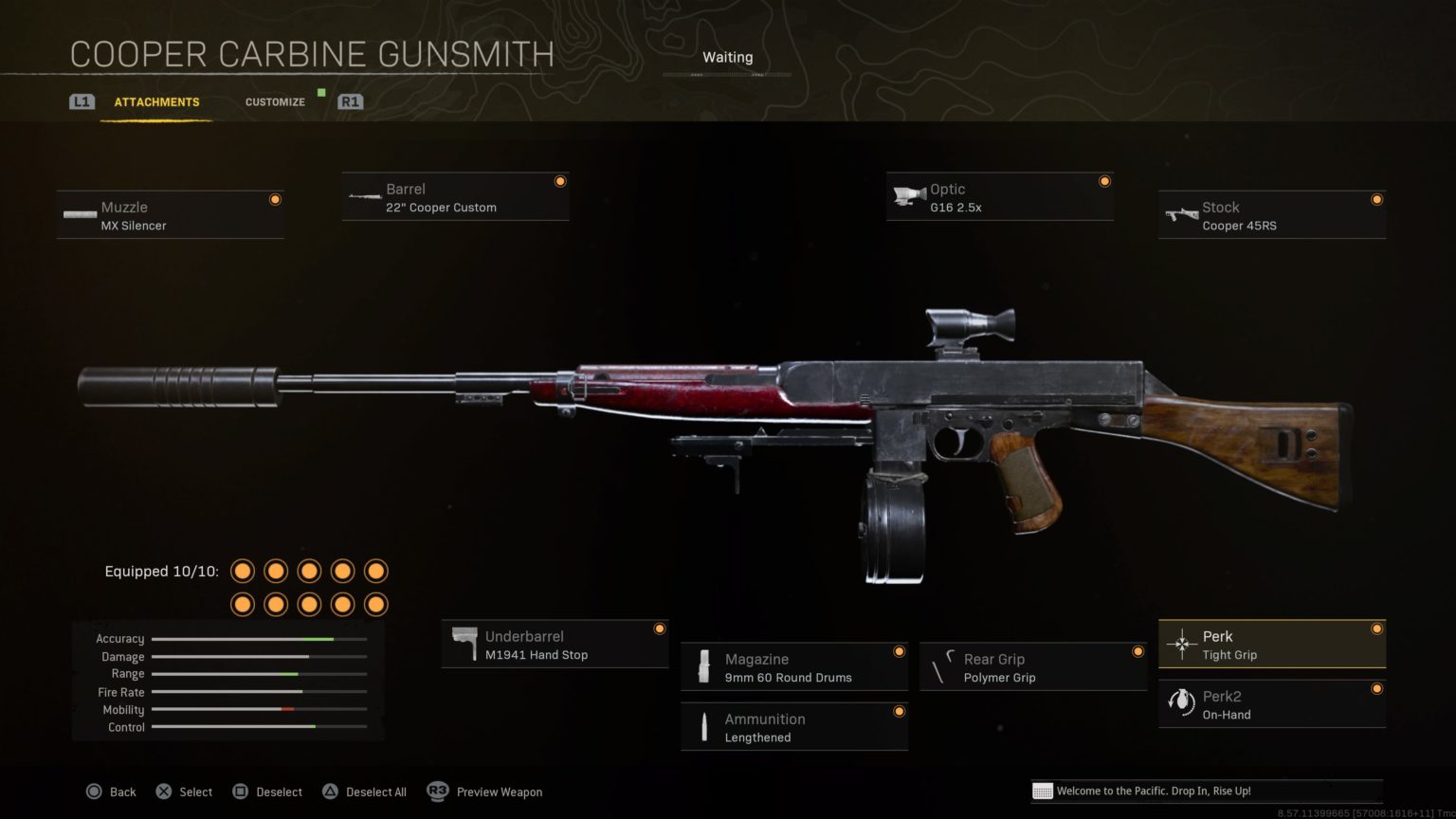Viewport: 1456px width, 819px height.
Task: Click the Mobility stat bar
Action: click(x=258, y=709)
